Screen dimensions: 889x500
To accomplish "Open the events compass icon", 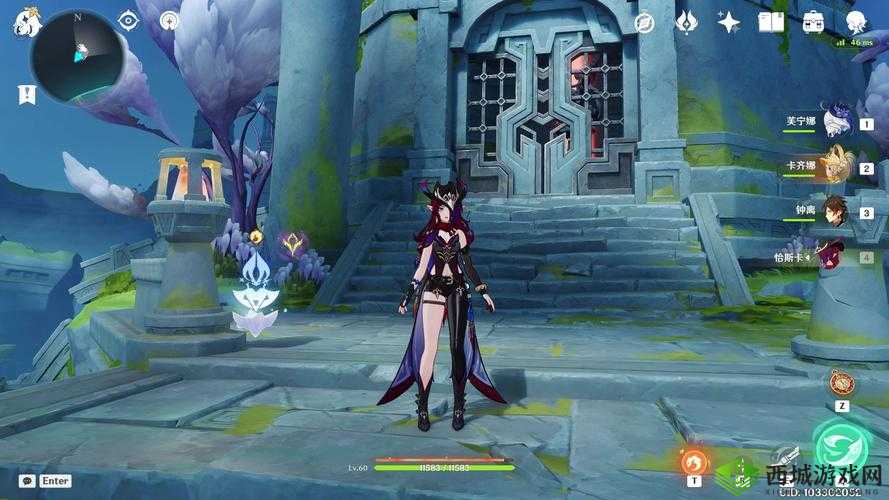I will (645, 21).
